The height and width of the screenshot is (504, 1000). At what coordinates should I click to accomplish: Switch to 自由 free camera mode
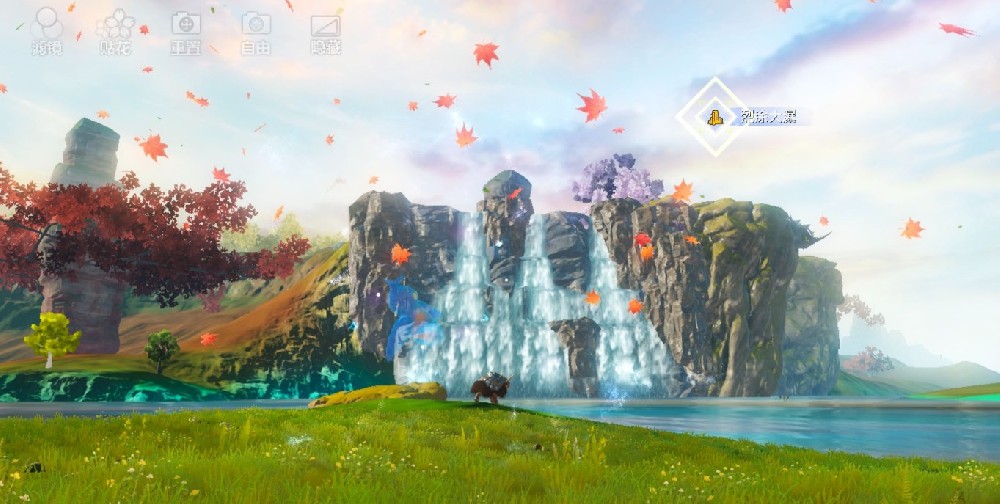256,30
